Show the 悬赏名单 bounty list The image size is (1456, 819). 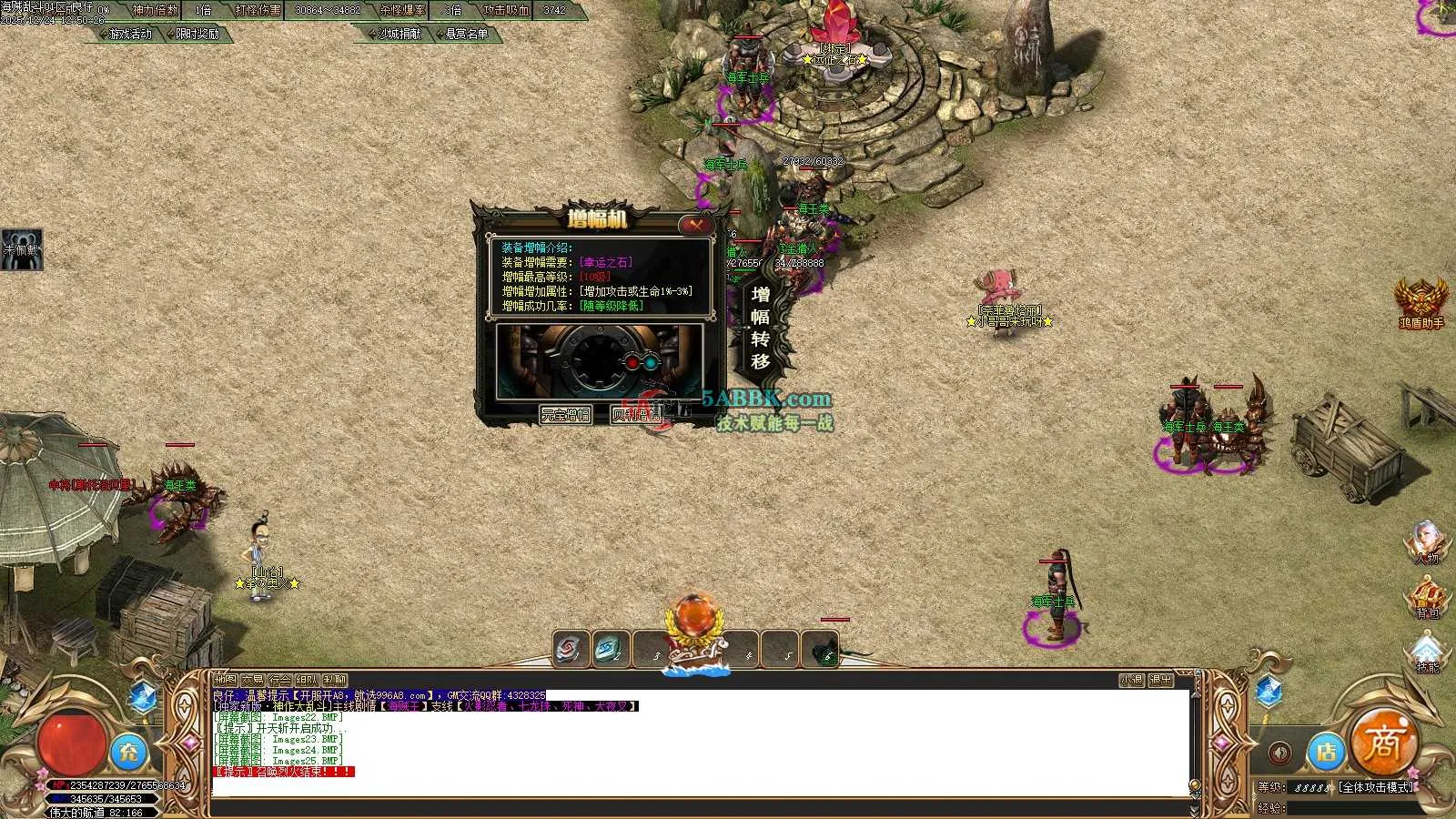(x=466, y=34)
